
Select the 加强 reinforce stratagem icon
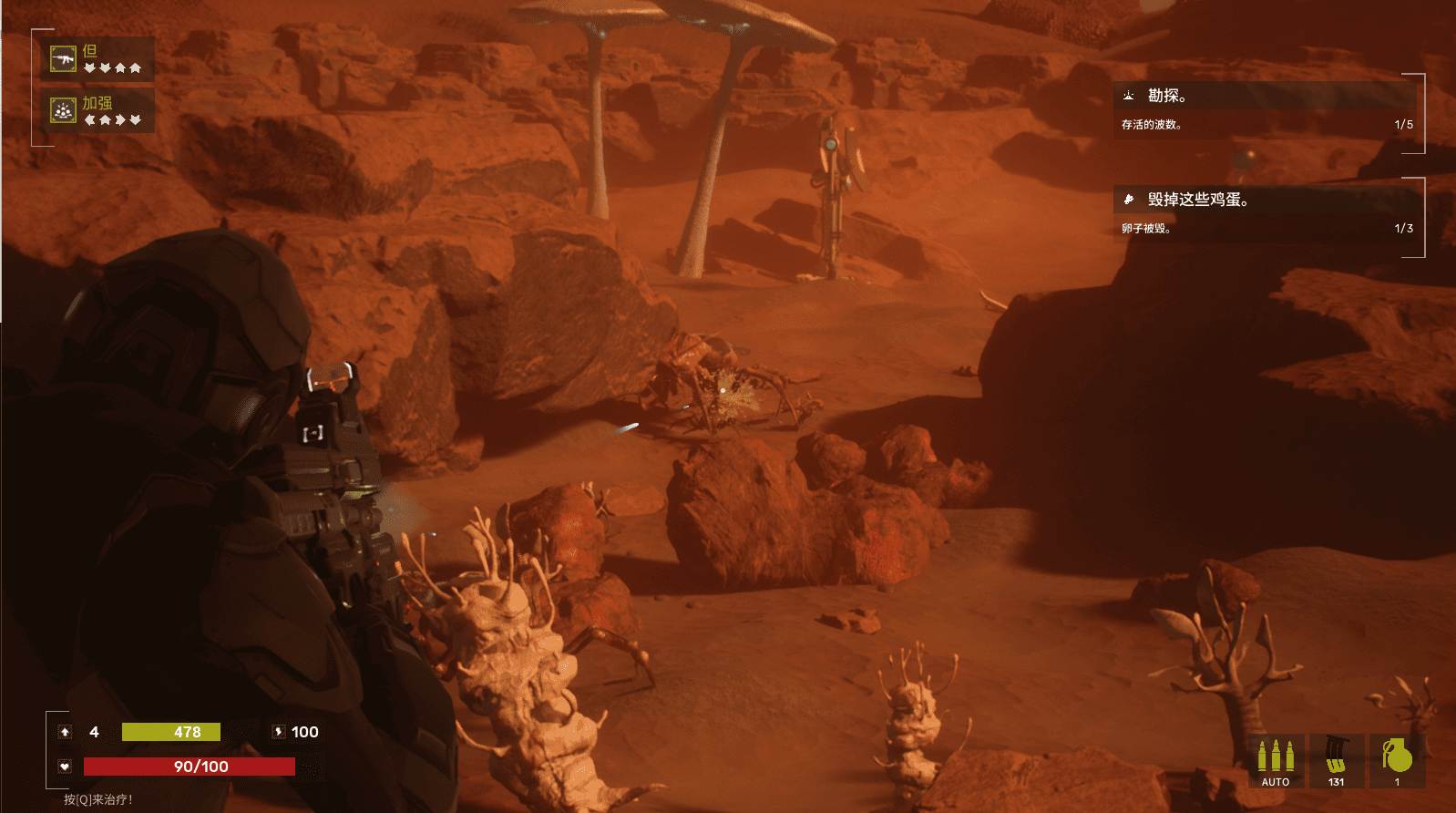(x=63, y=110)
